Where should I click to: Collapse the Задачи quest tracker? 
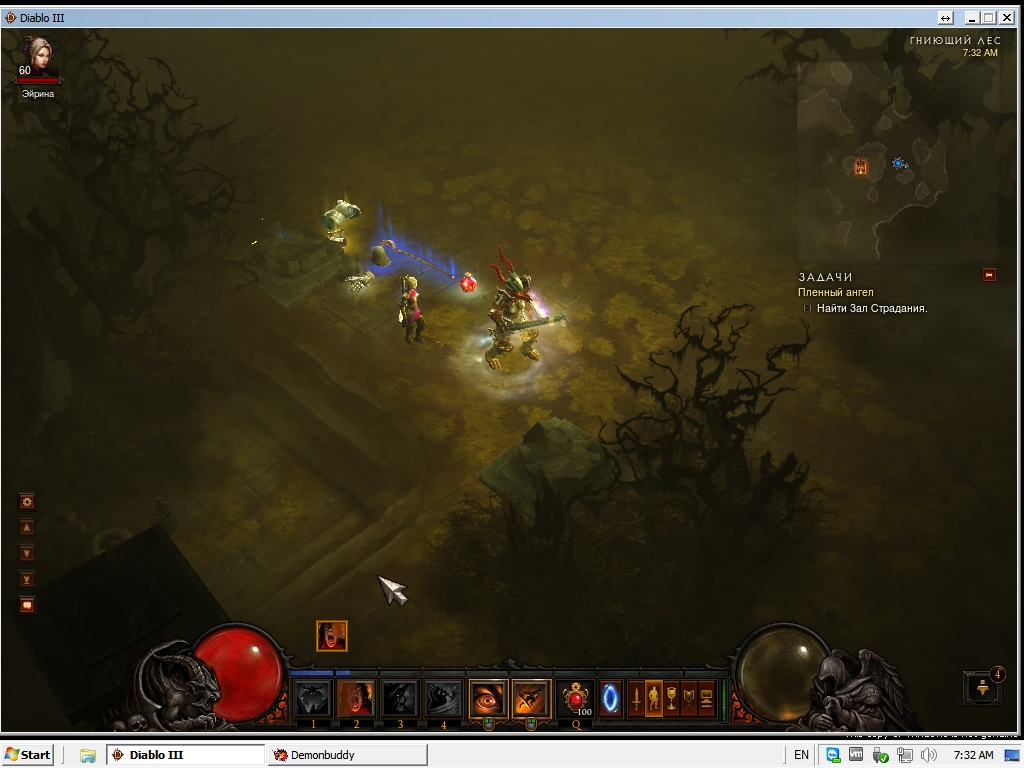[x=989, y=275]
